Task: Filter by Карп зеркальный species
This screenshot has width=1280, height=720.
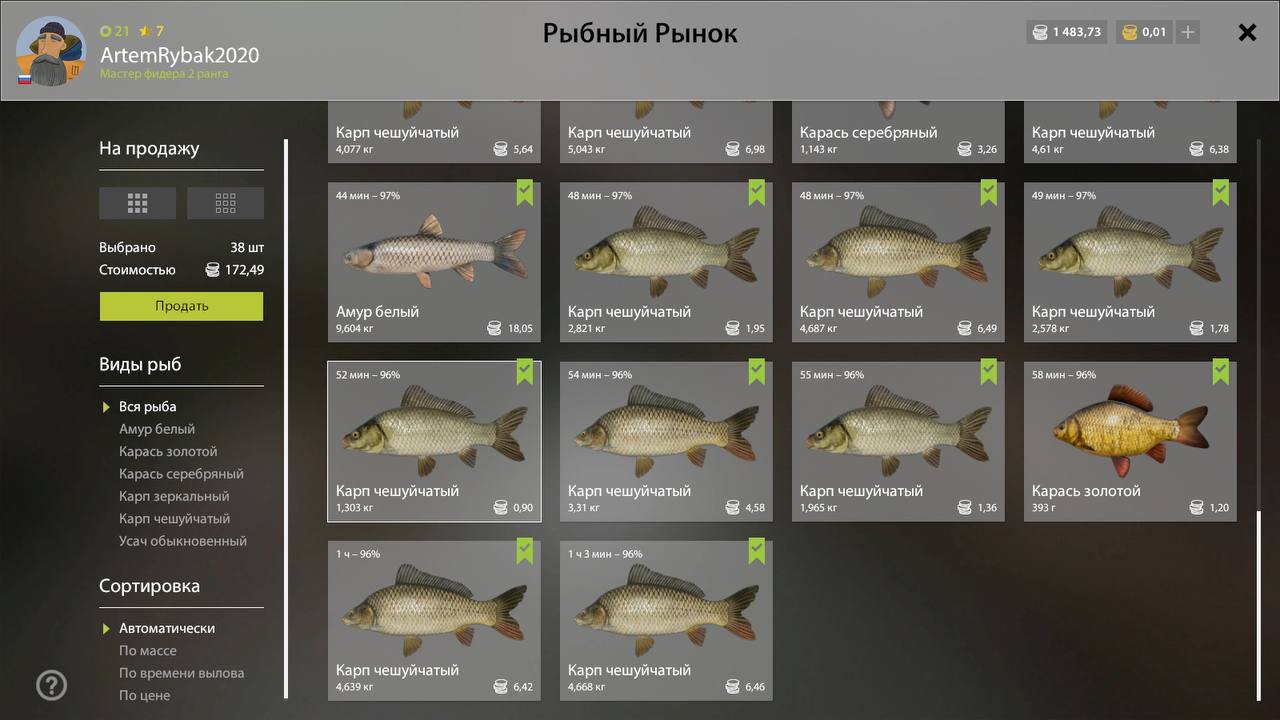Action: point(174,496)
